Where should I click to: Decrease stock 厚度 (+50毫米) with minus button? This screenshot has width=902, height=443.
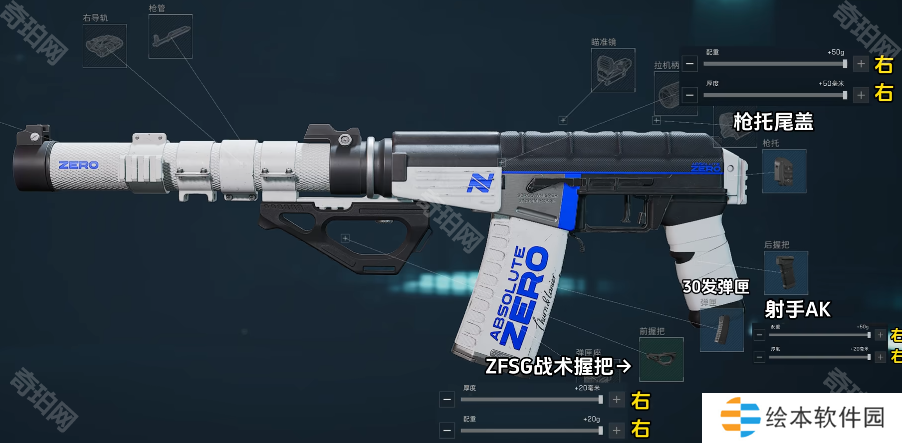coord(690,95)
